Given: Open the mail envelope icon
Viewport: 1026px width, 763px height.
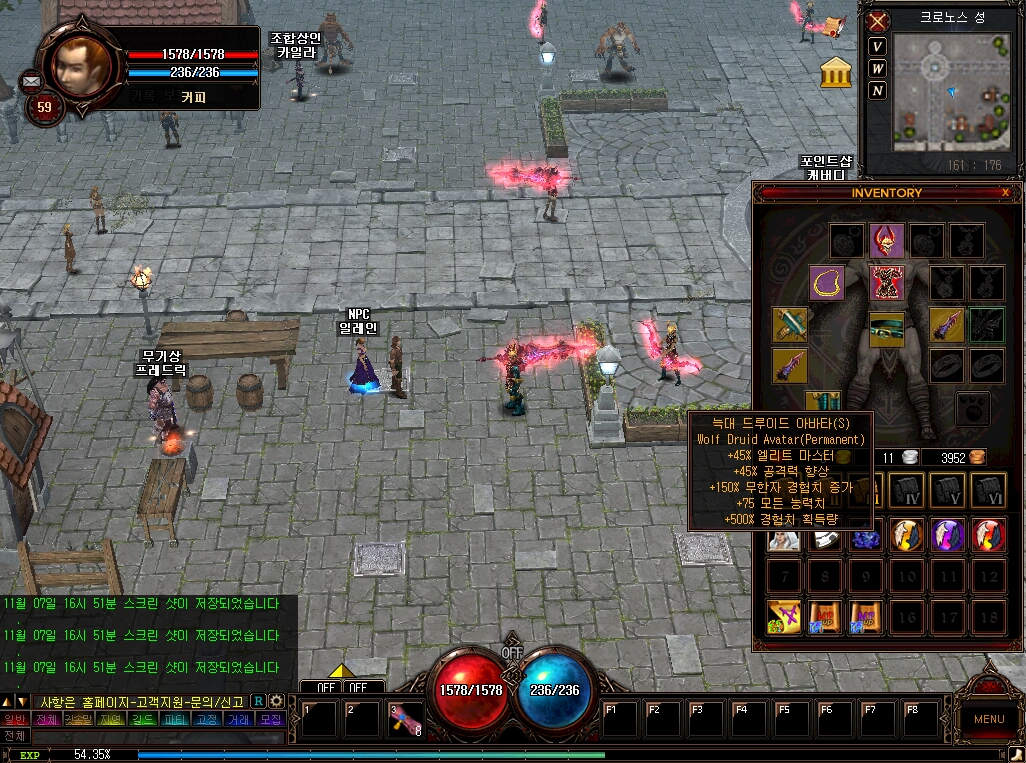Looking at the screenshot, I should 31,81.
